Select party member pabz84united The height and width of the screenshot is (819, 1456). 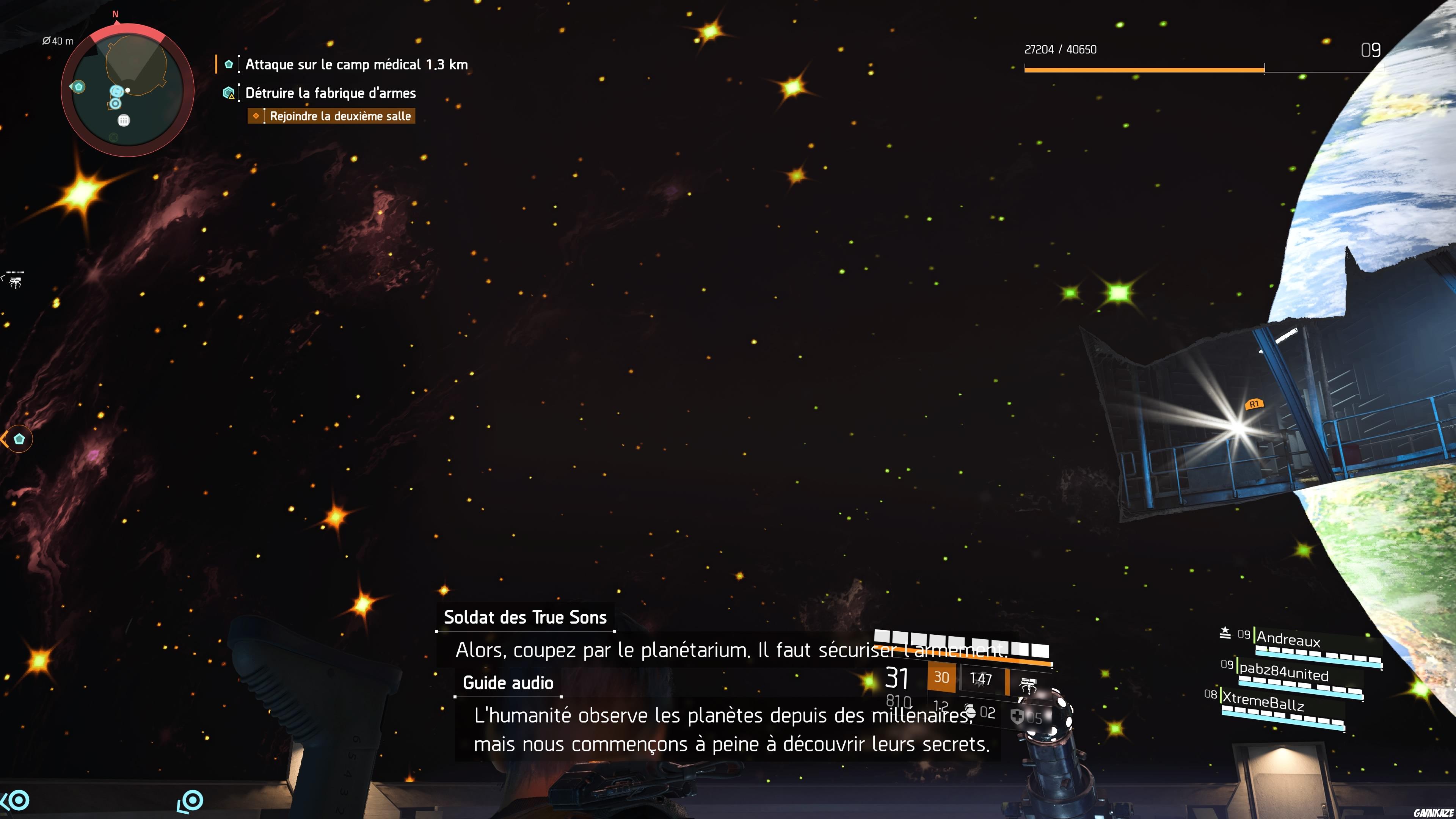(1283, 672)
